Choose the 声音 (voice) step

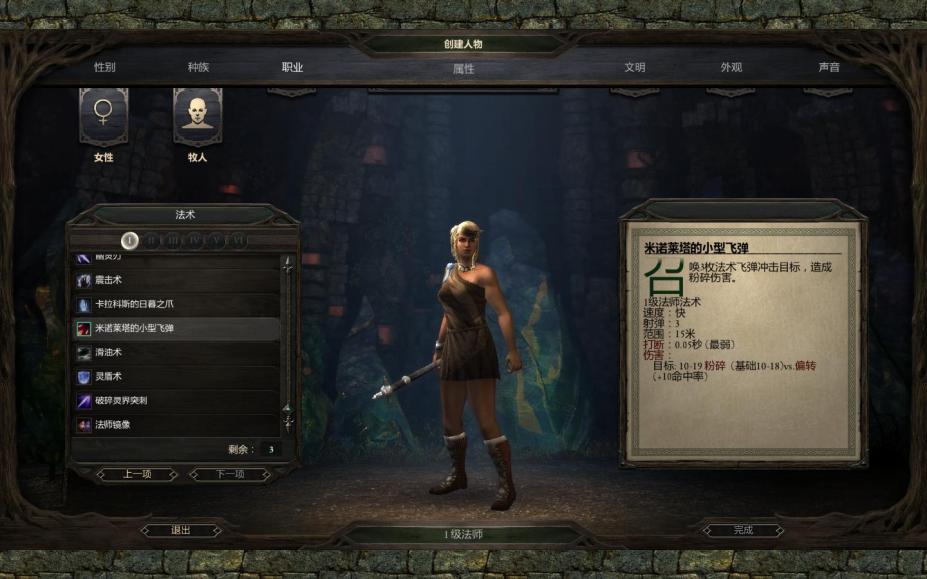click(x=828, y=67)
